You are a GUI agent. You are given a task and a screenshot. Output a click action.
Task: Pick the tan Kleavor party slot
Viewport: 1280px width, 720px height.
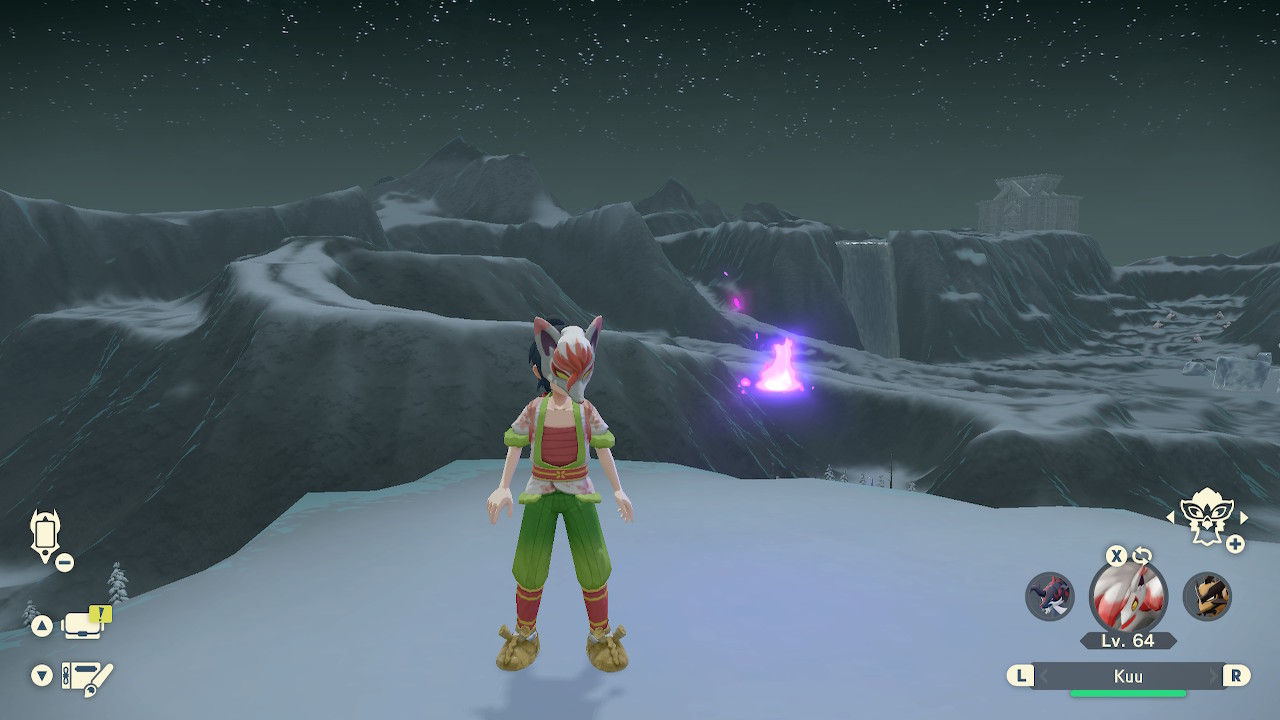[1207, 596]
